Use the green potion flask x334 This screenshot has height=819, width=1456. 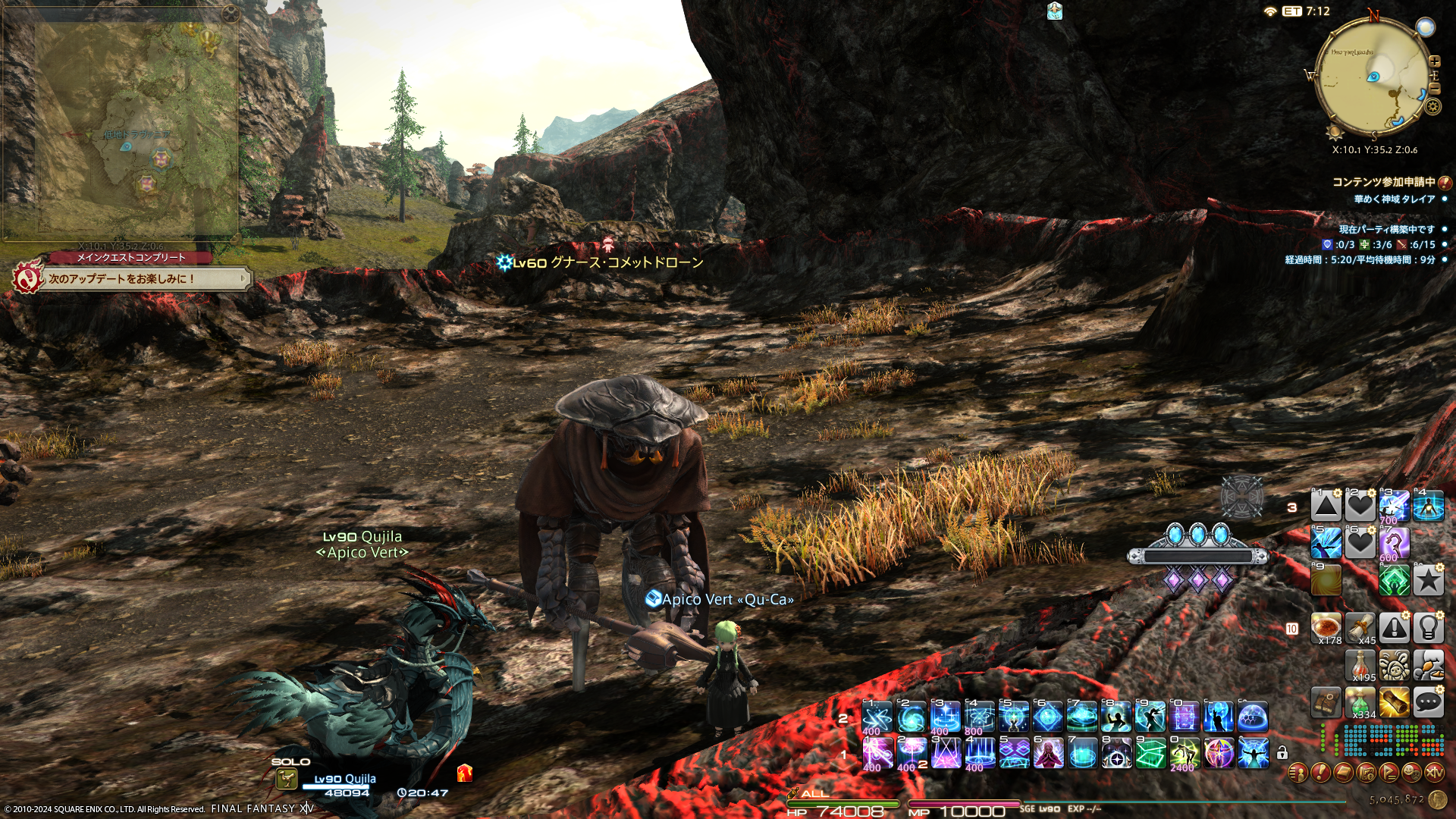(1360, 702)
